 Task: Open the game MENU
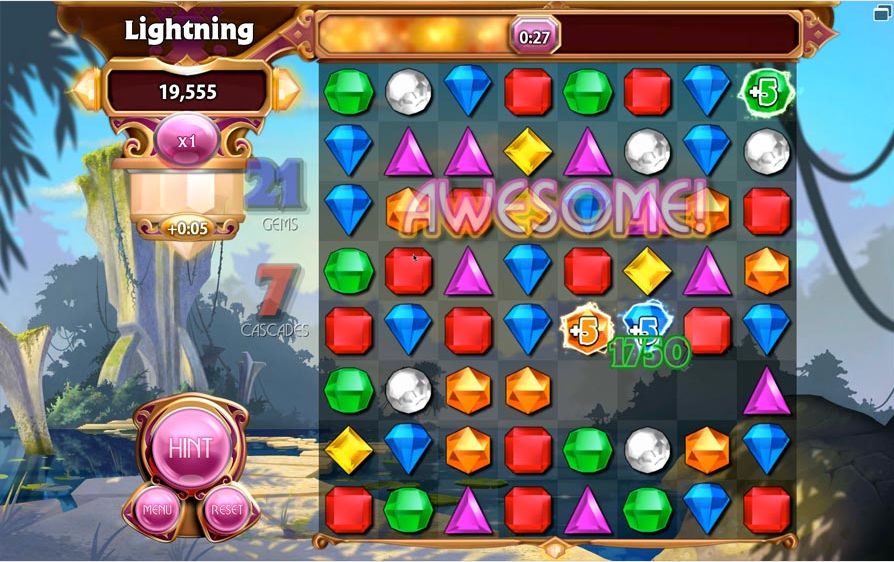tap(157, 510)
